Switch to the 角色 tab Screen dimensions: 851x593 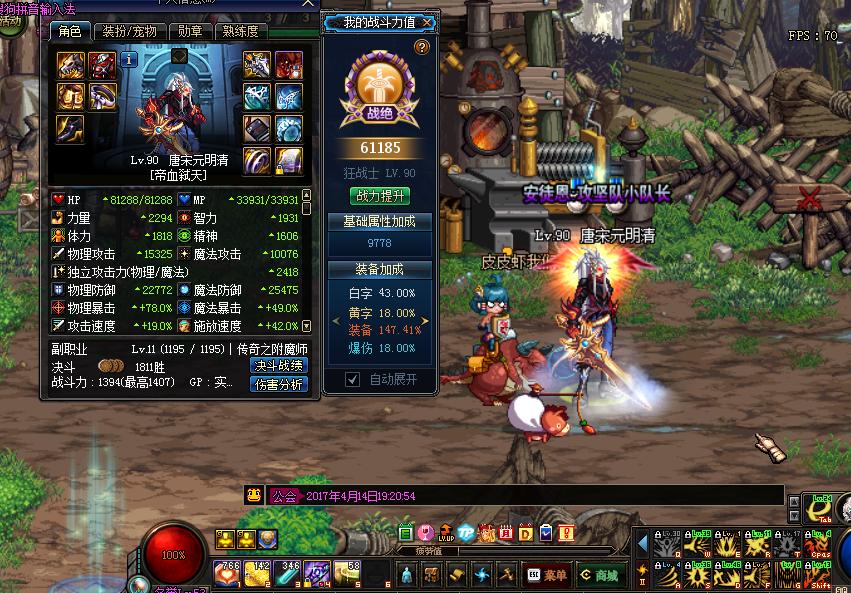[70, 31]
